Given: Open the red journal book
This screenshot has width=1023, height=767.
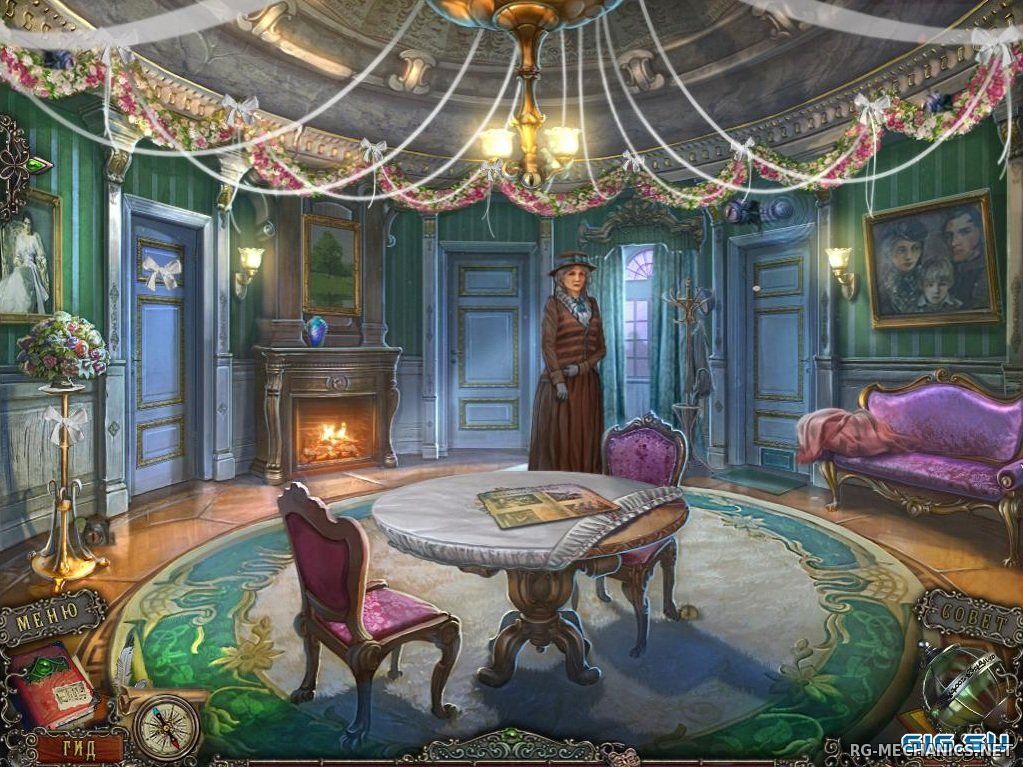Looking at the screenshot, I should point(50,684).
